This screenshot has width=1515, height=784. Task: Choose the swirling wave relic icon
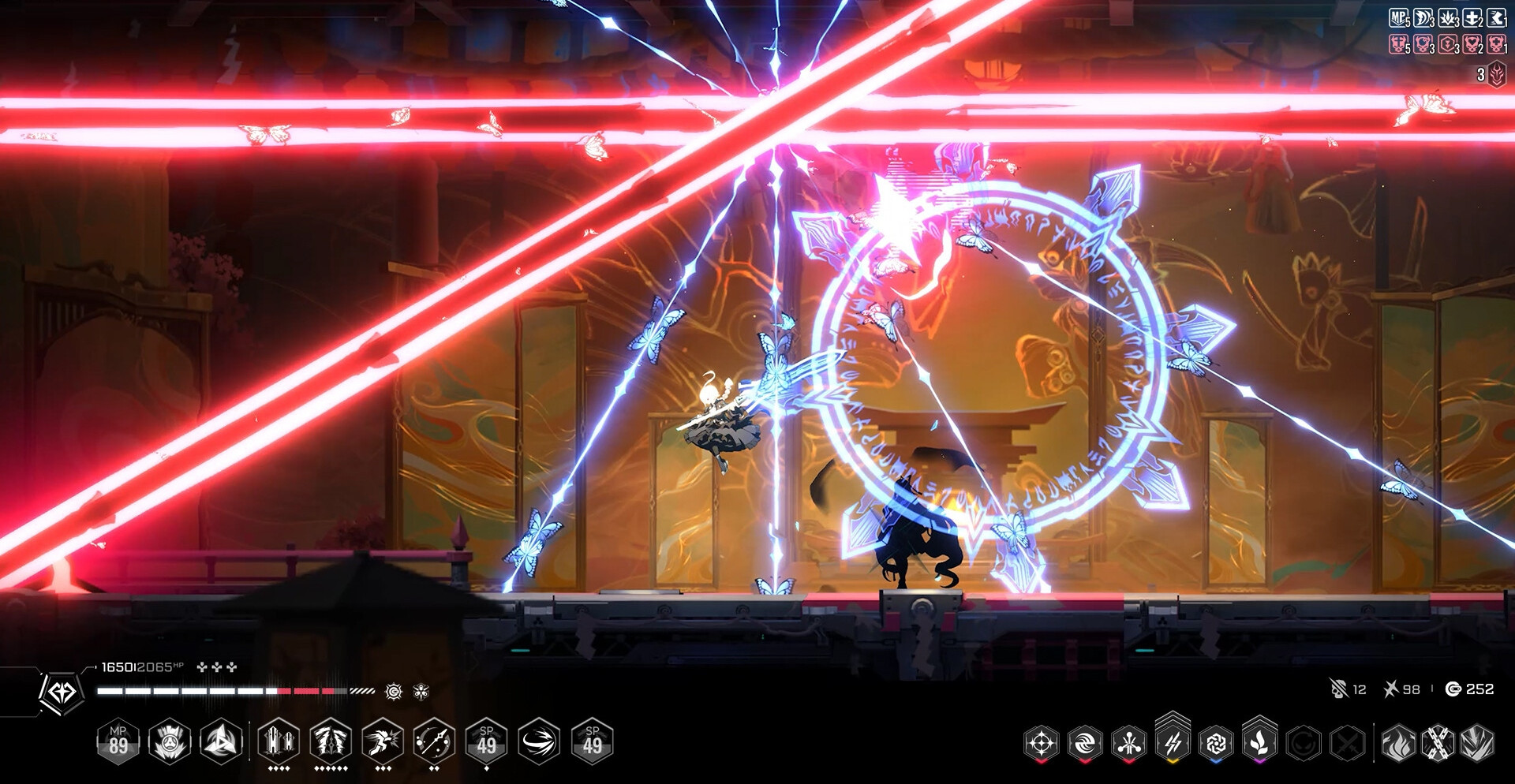click(1085, 743)
